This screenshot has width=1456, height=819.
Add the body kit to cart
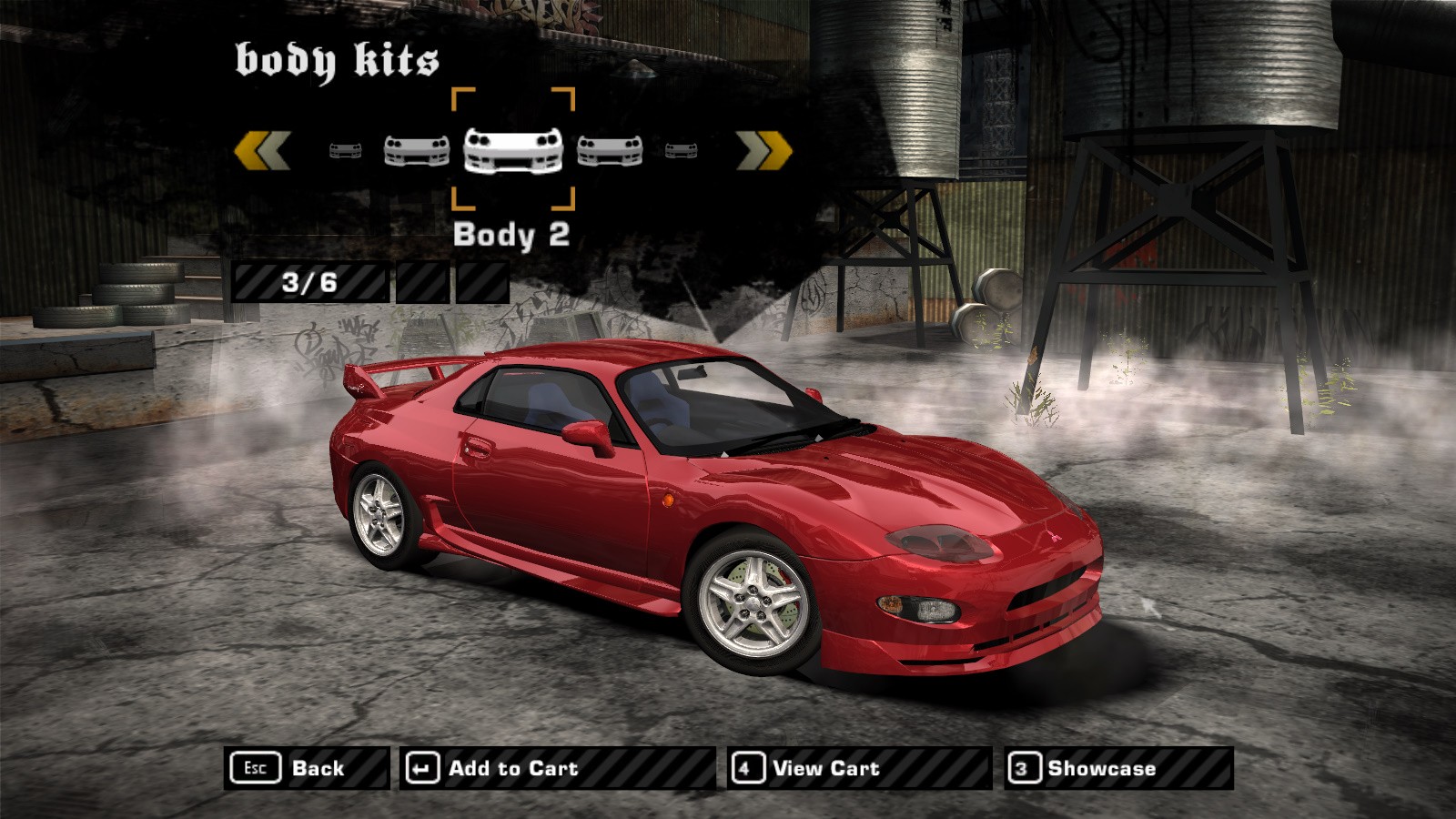[x=556, y=768]
